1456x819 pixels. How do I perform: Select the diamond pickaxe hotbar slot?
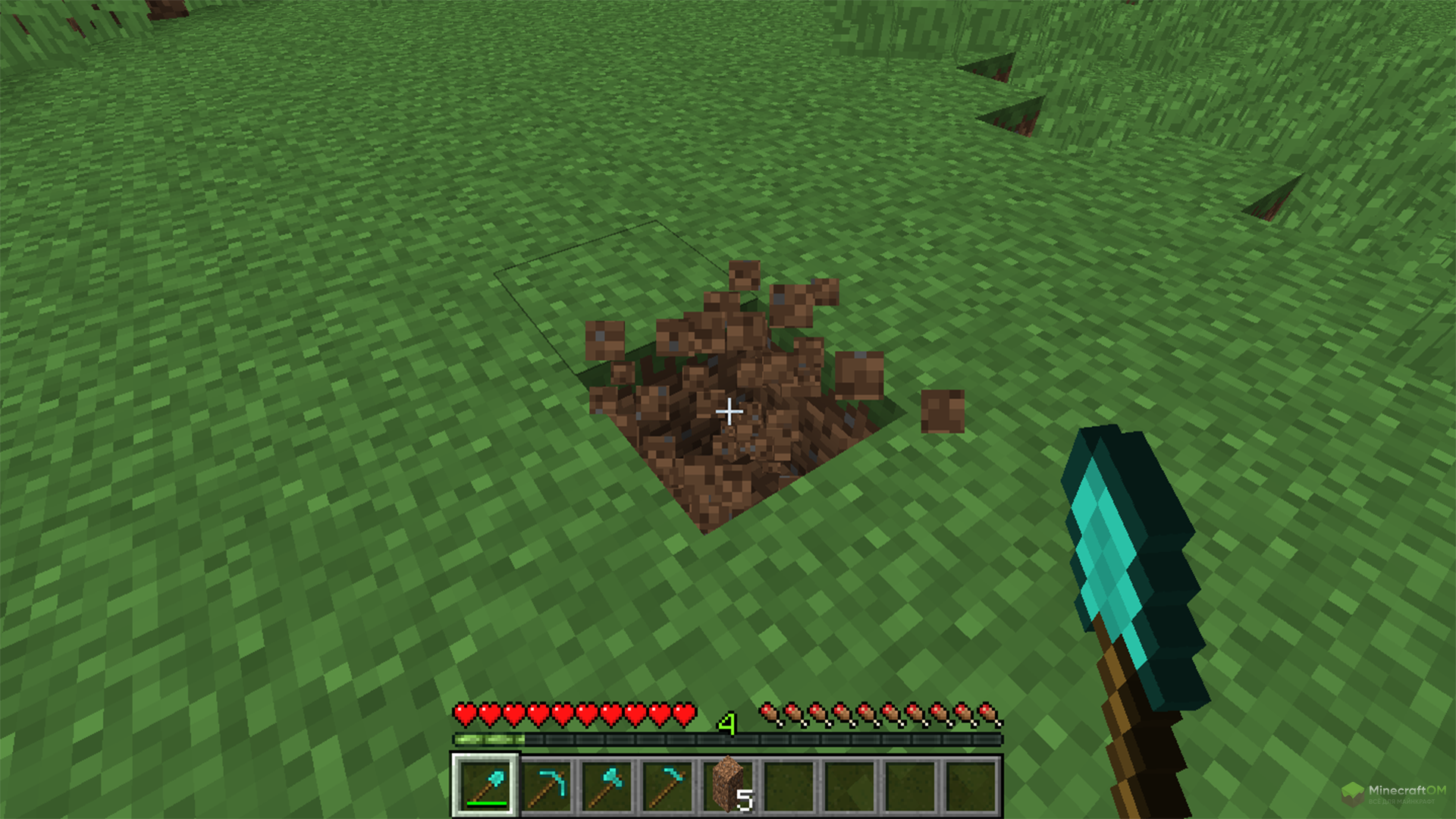(546, 785)
